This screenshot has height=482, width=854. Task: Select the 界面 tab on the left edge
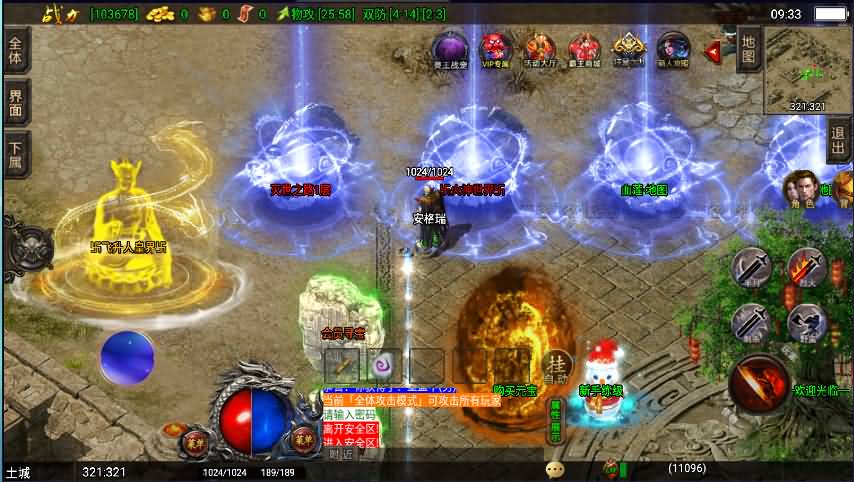click(x=16, y=102)
